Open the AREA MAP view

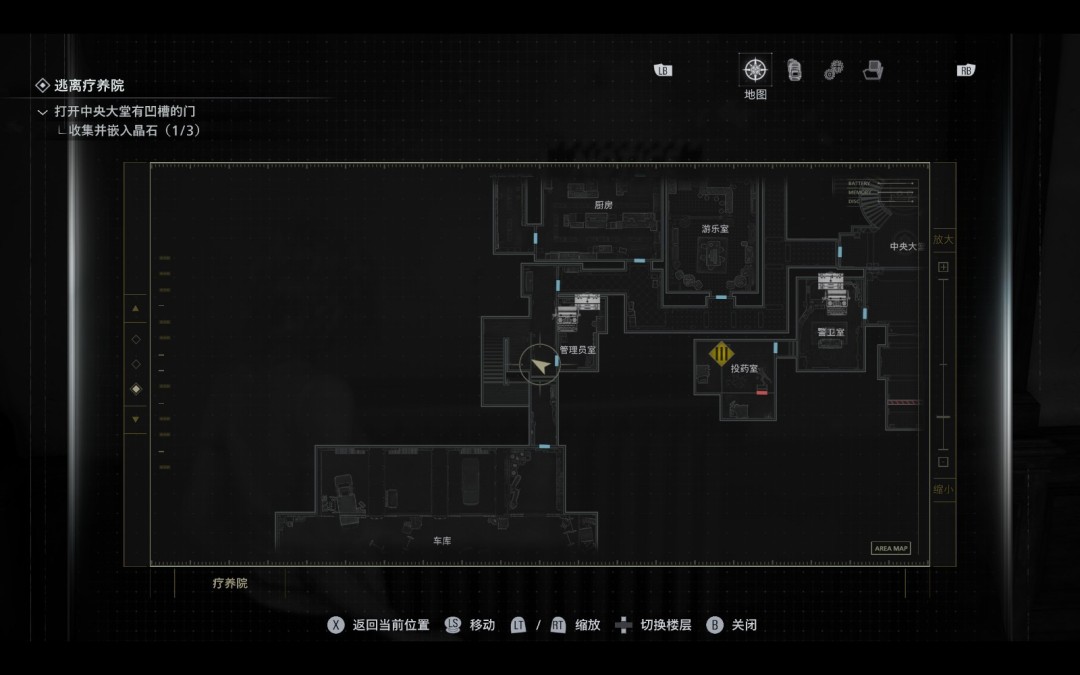coord(891,548)
